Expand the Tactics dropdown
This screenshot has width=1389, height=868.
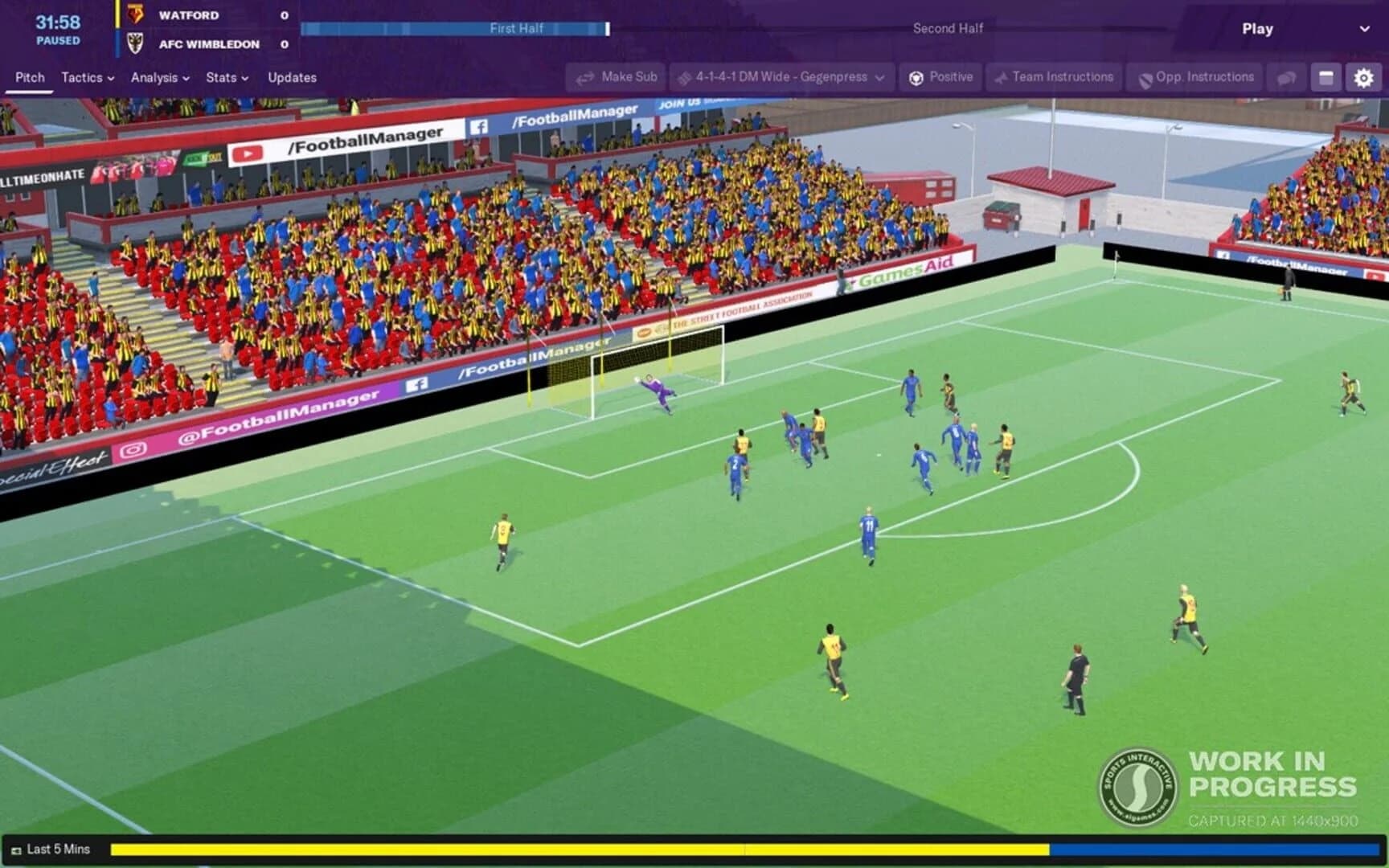(86, 77)
